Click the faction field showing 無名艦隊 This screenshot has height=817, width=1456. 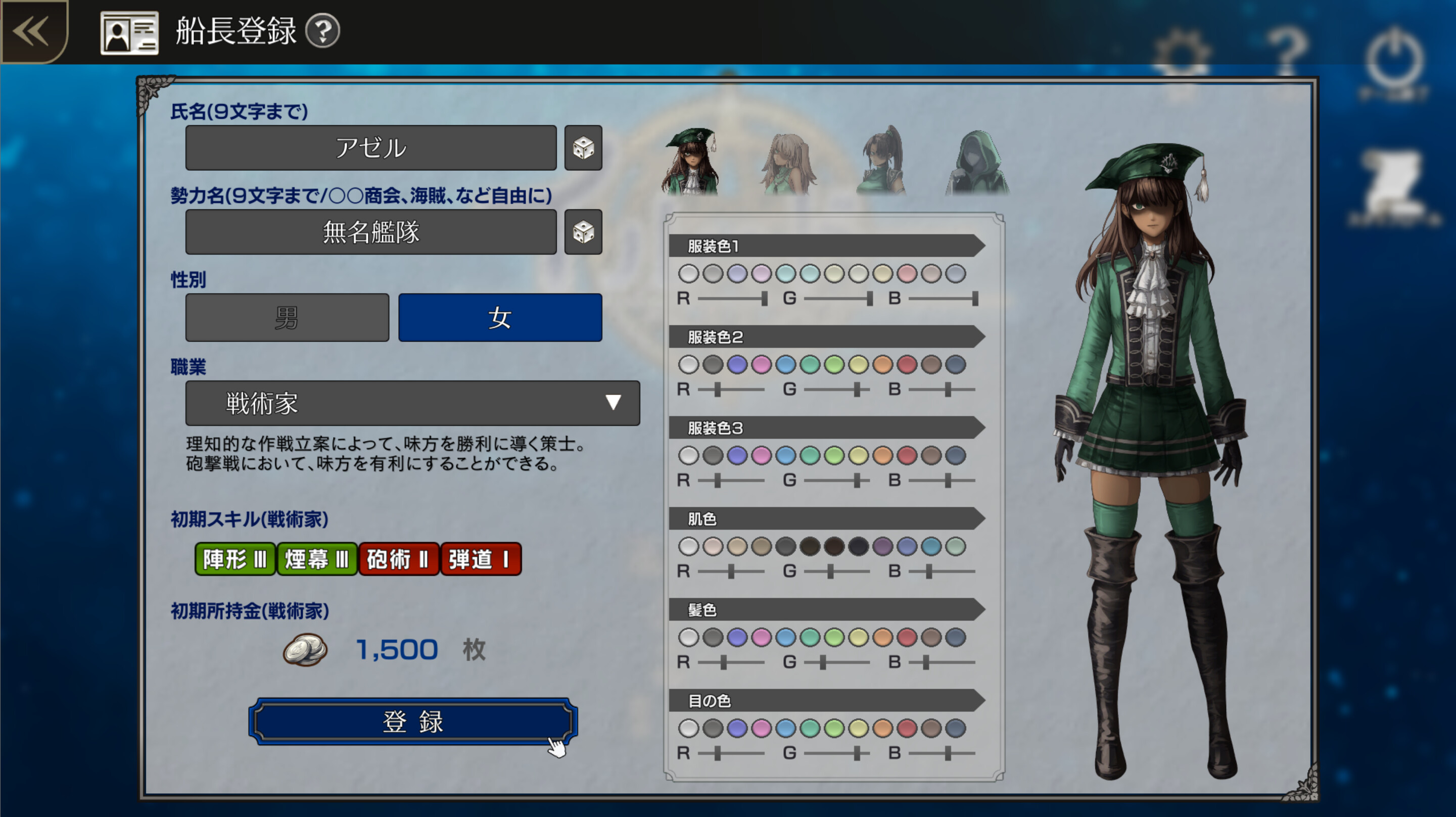click(x=371, y=231)
